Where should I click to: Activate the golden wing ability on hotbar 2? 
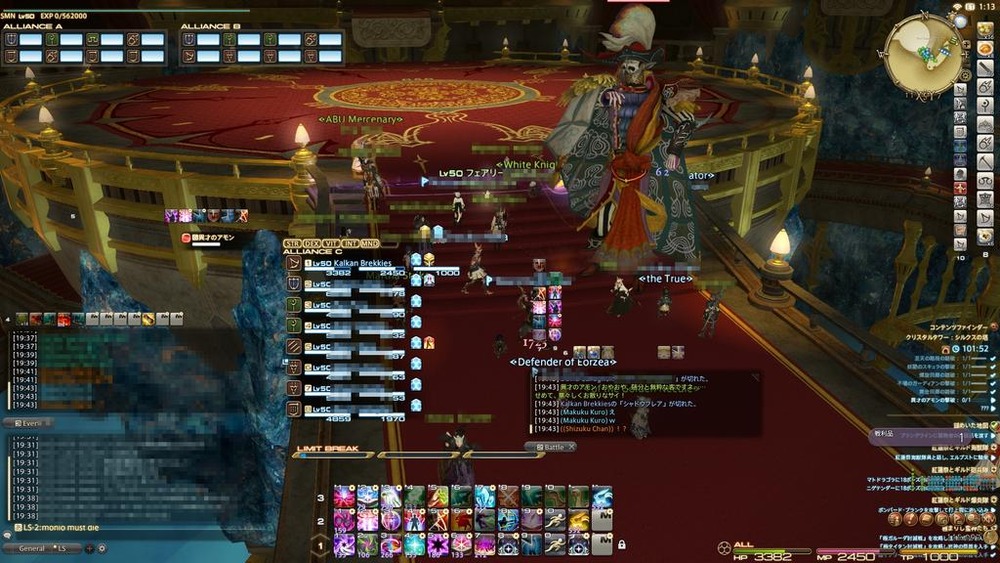click(x=579, y=520)
